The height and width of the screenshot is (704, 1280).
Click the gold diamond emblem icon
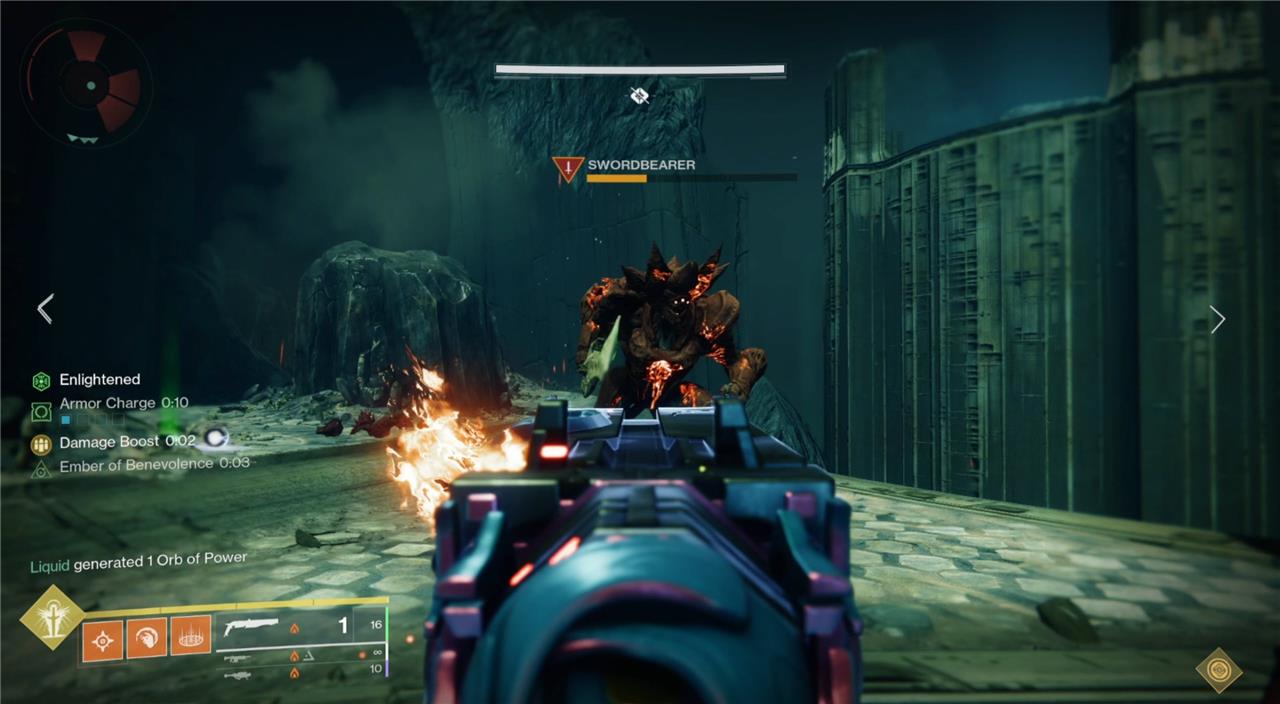1219,669
